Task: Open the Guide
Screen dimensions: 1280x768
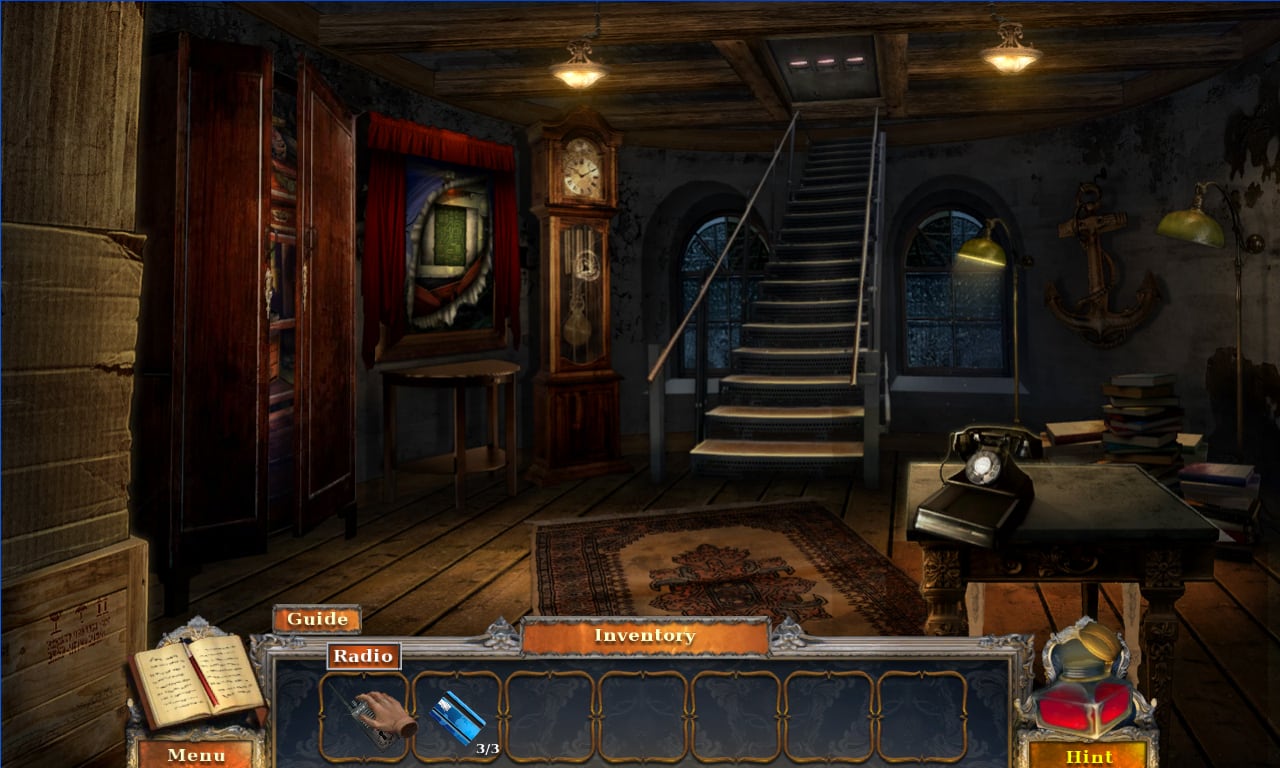Action: pos(316,619)
